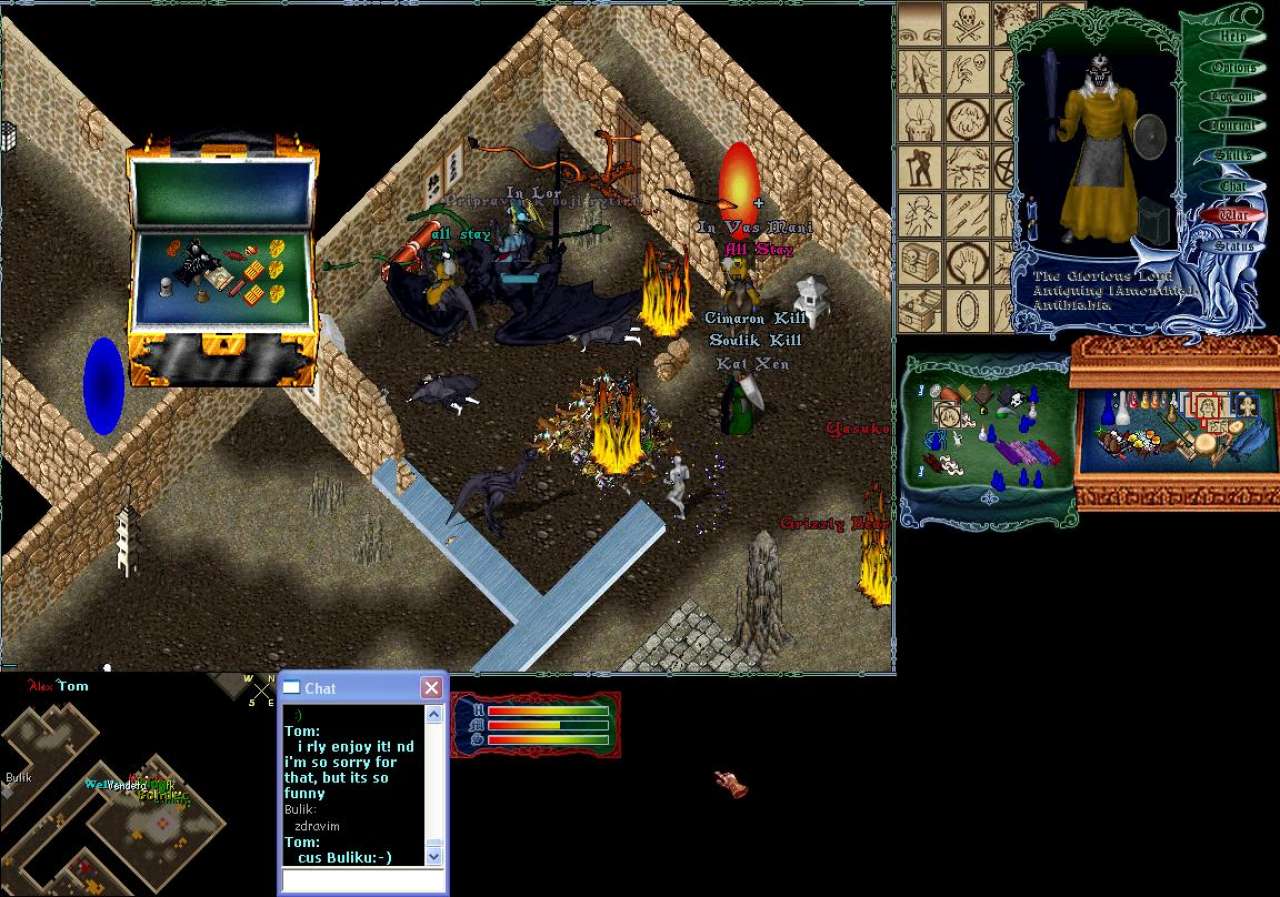Image resolution: width=1280 pixels, height=897 pixels.
Task: Open the character Status window
Action: [1233, 245]
